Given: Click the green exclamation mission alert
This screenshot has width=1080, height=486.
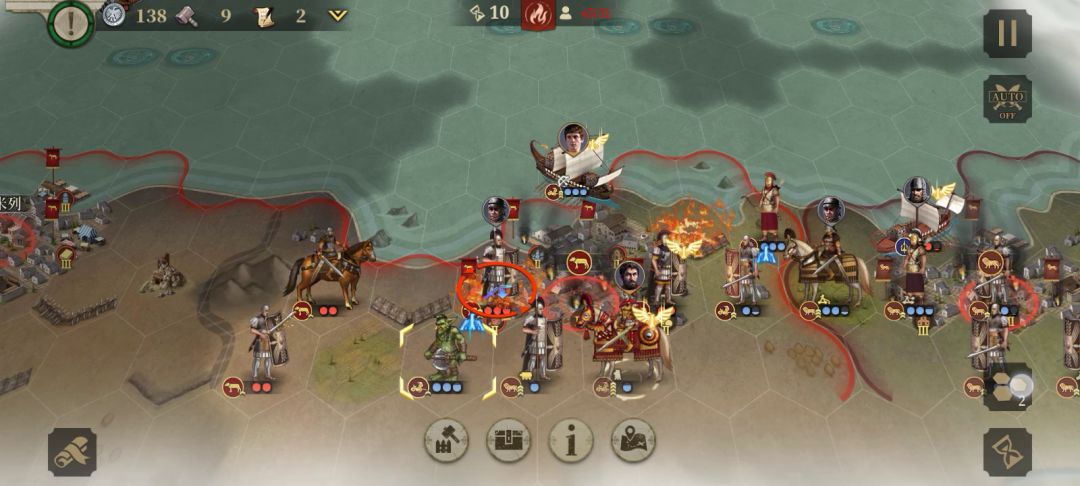Looking at the screenshot, I should coord(70,19).
